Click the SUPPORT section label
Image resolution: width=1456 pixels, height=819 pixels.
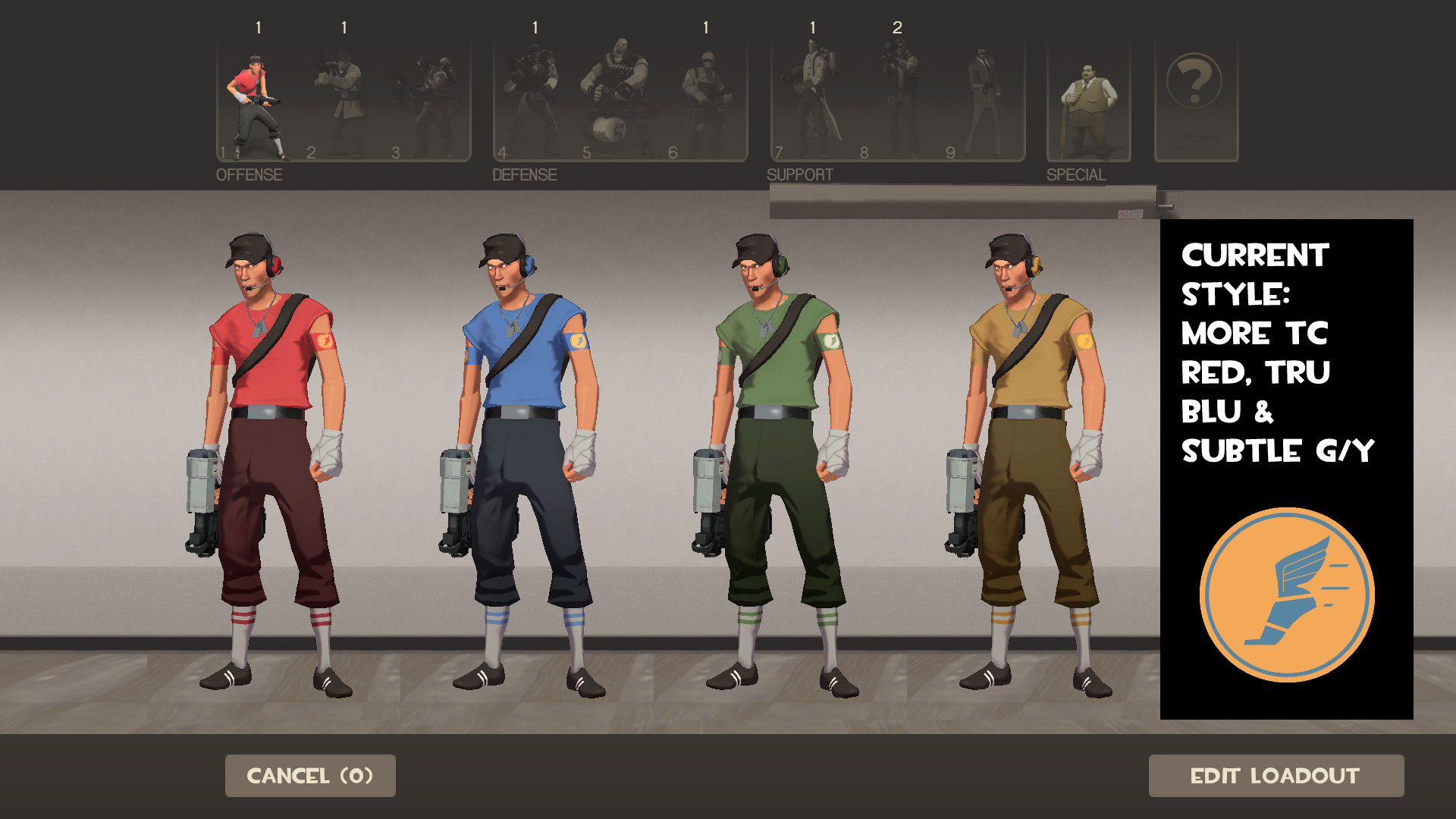799,174
